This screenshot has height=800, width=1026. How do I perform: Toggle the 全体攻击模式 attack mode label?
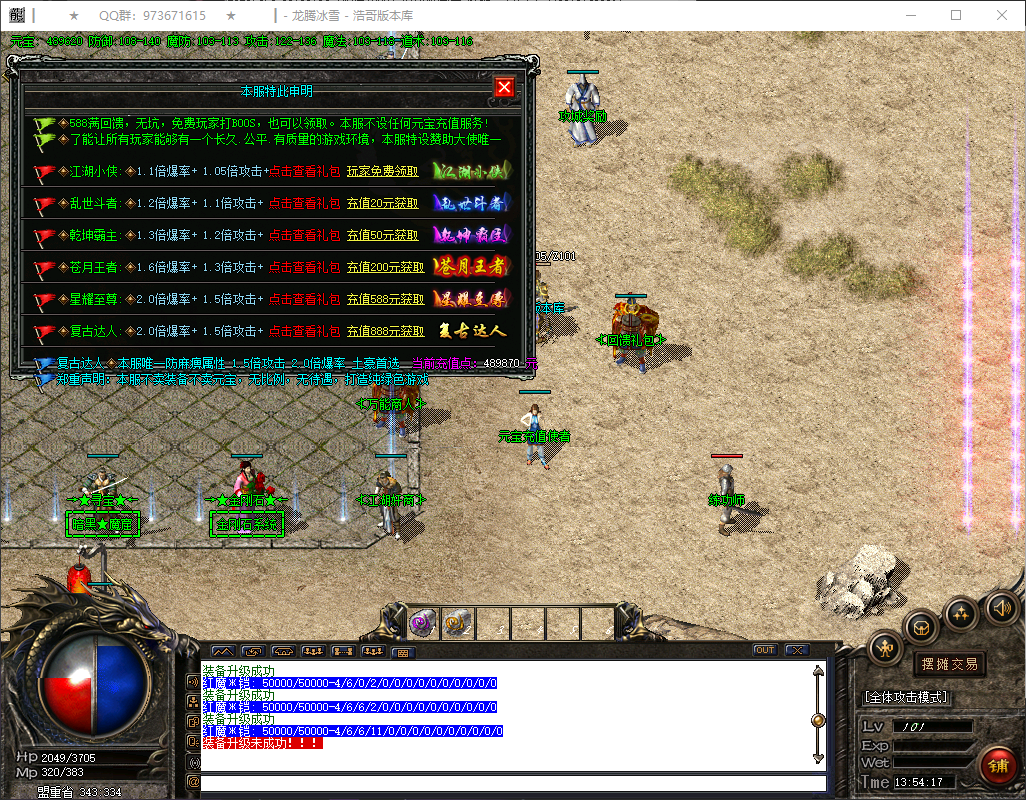click(906, 697)
